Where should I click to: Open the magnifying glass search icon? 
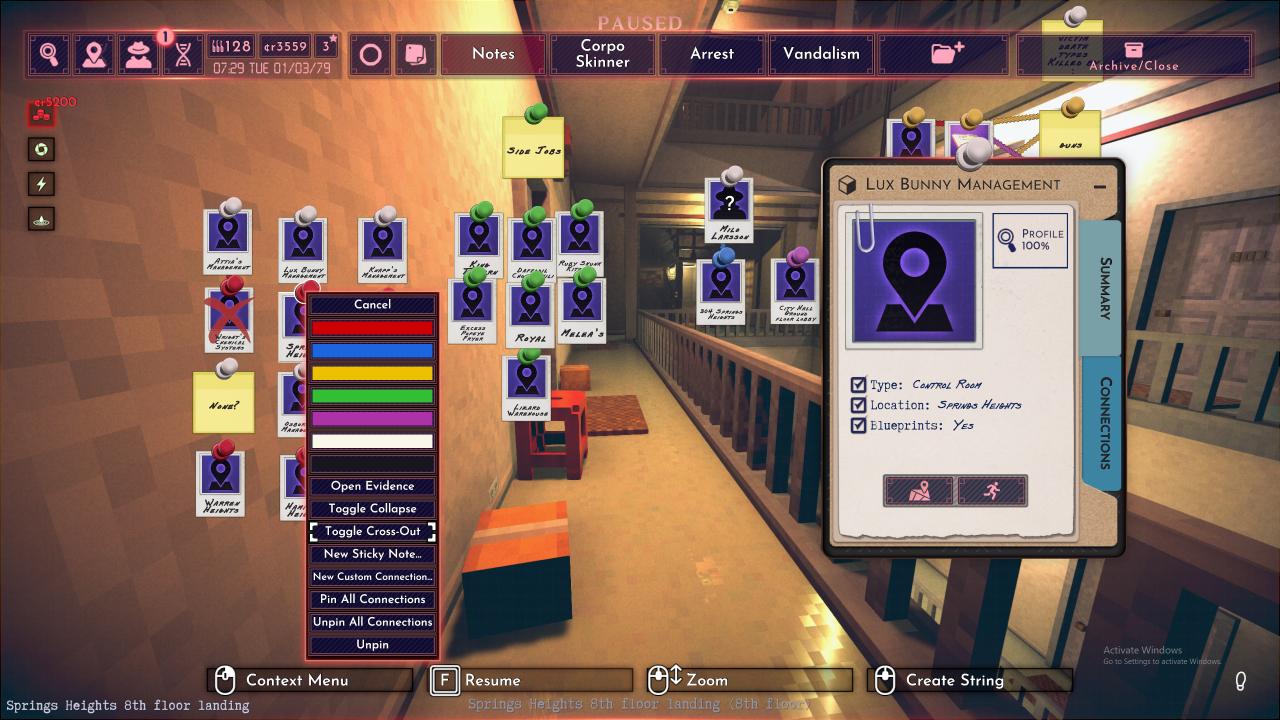click(x=49, y=54)
